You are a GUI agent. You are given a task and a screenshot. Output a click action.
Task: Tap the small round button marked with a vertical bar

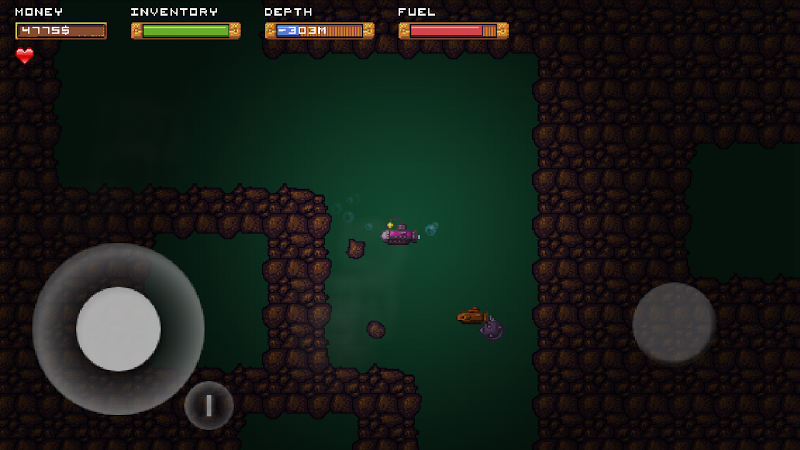(x=209, y=405)
